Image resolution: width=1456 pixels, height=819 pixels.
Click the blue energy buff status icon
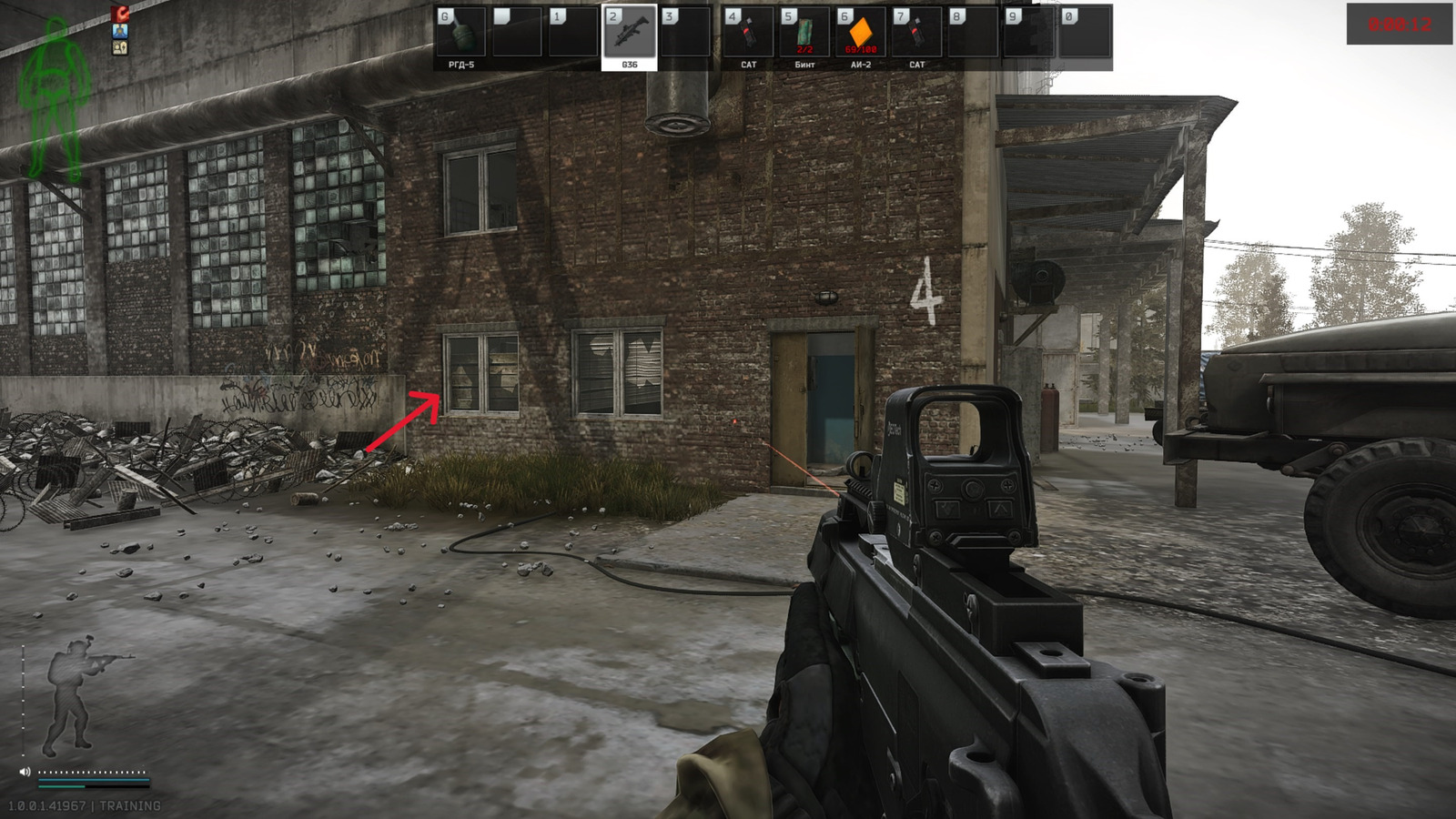[x=120, y=31]
